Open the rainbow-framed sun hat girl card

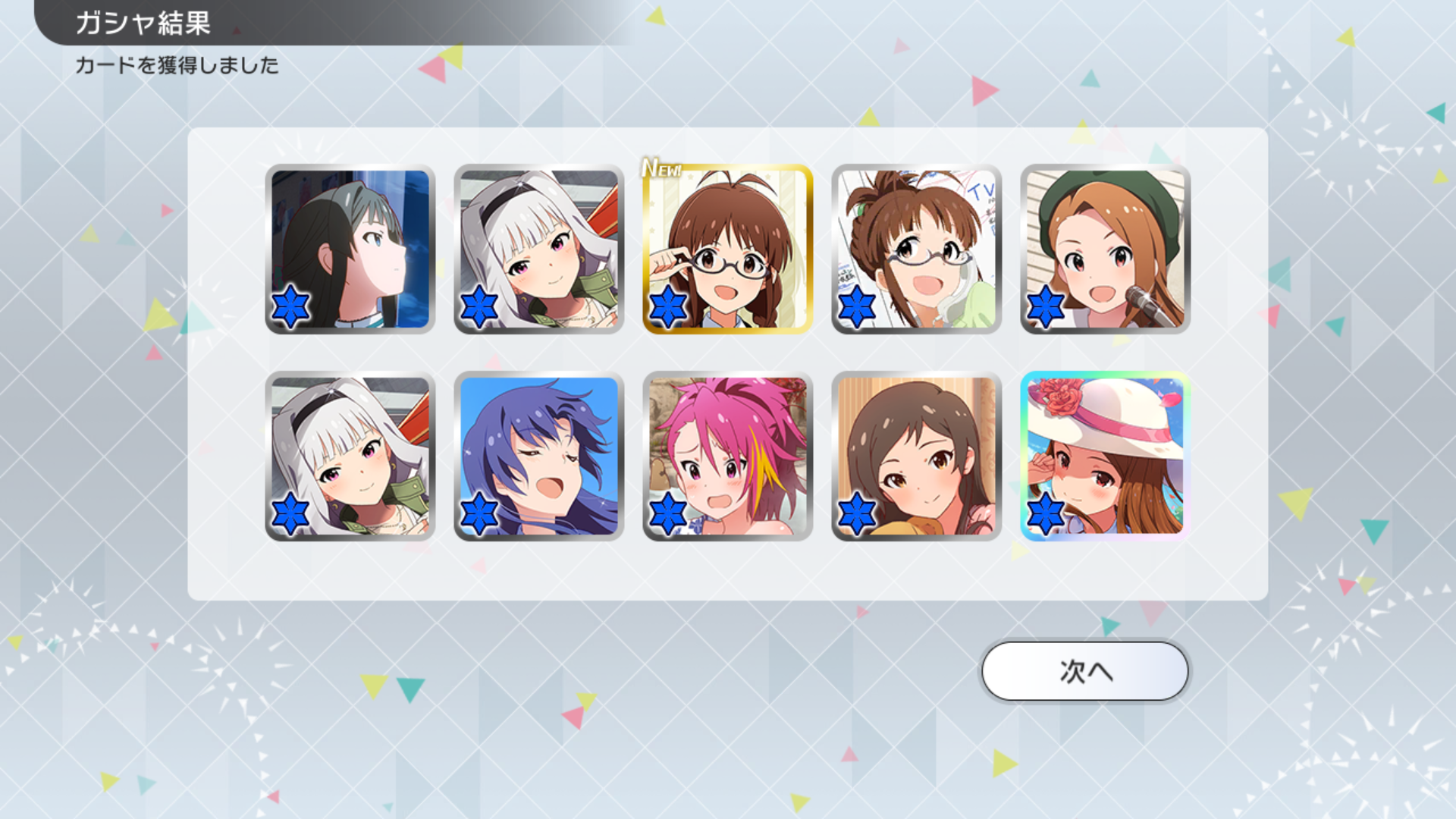click(x=1105, y=456)
